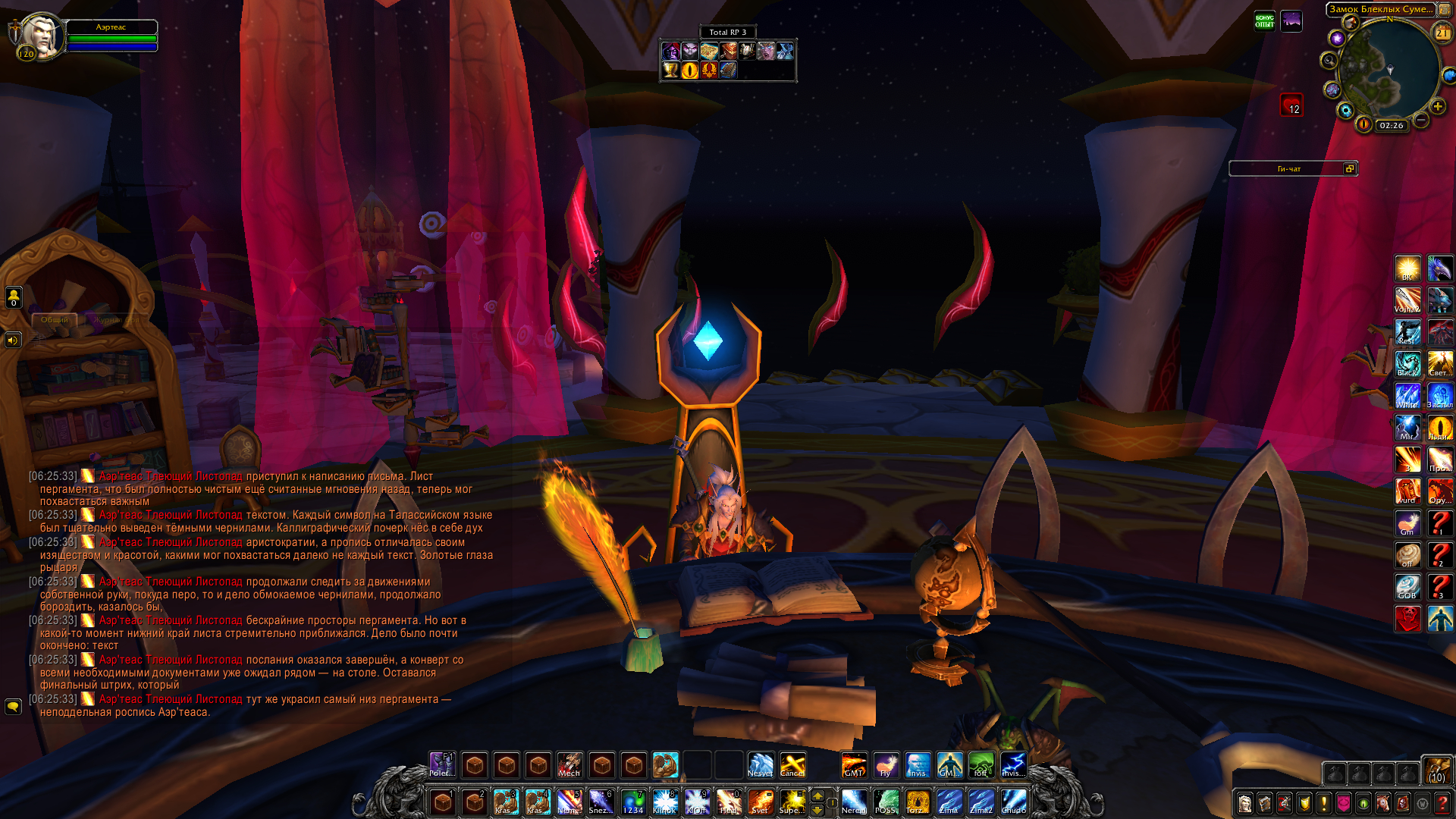Open the calendar showing day 21
The image size is (1456, 819).
(1442, 33)
